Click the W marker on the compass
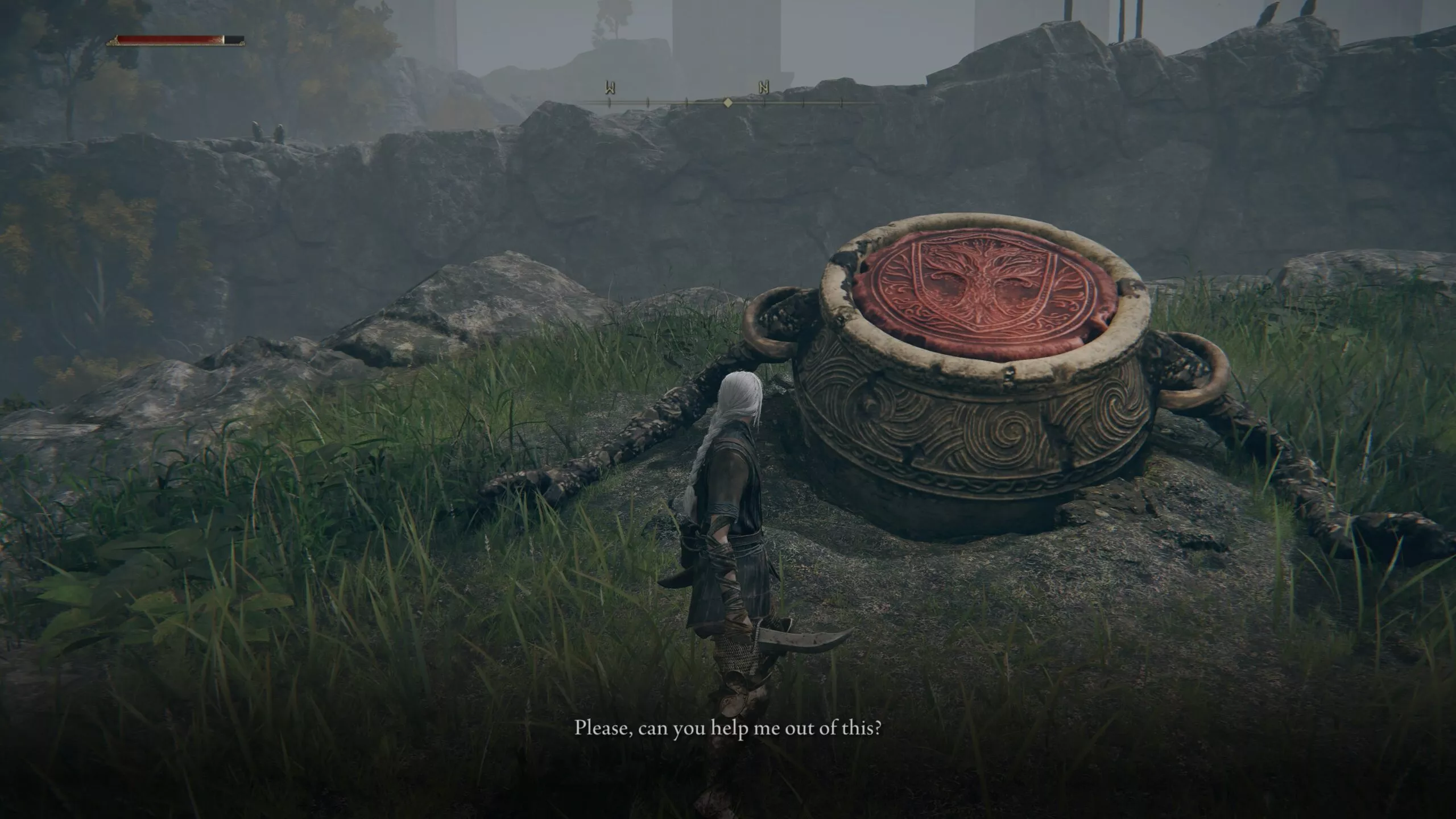 click(610, 86)
